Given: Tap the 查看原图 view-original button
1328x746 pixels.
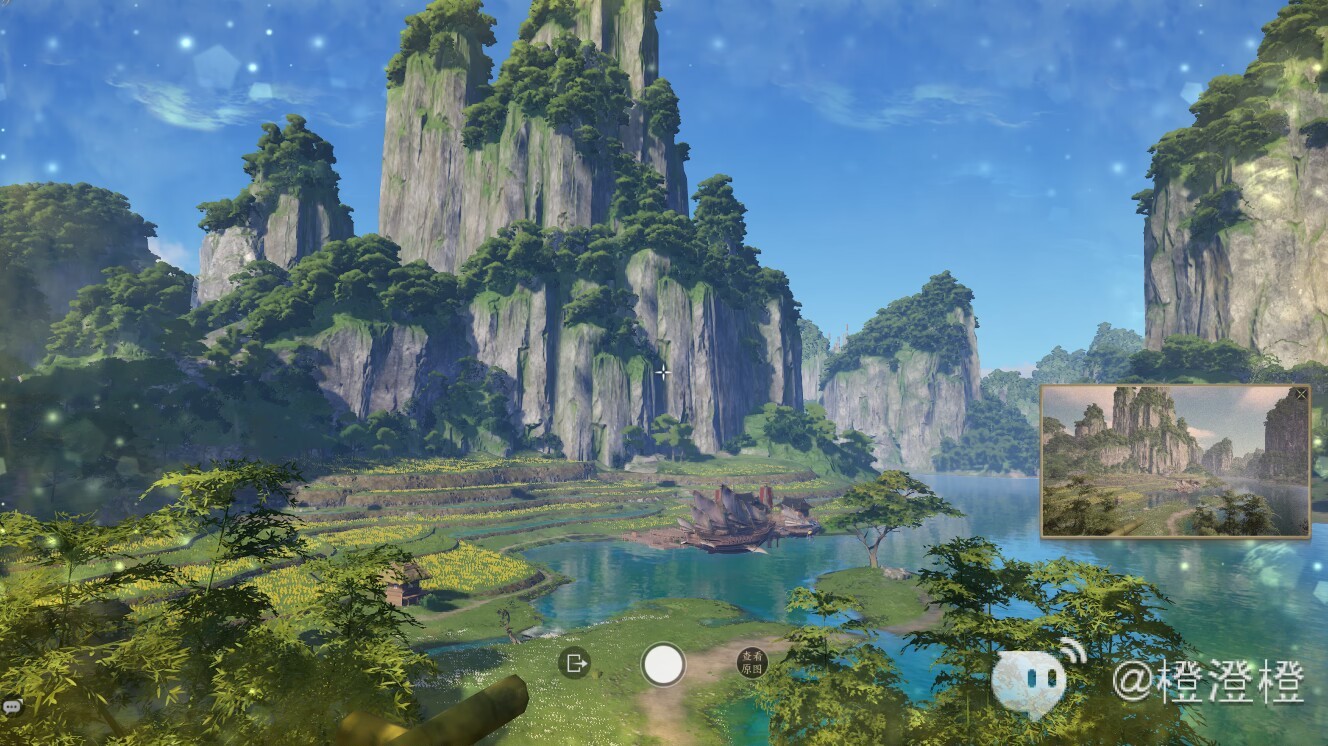Looking at the screenshot, I should pyautogui.click(x=752, y=663).
